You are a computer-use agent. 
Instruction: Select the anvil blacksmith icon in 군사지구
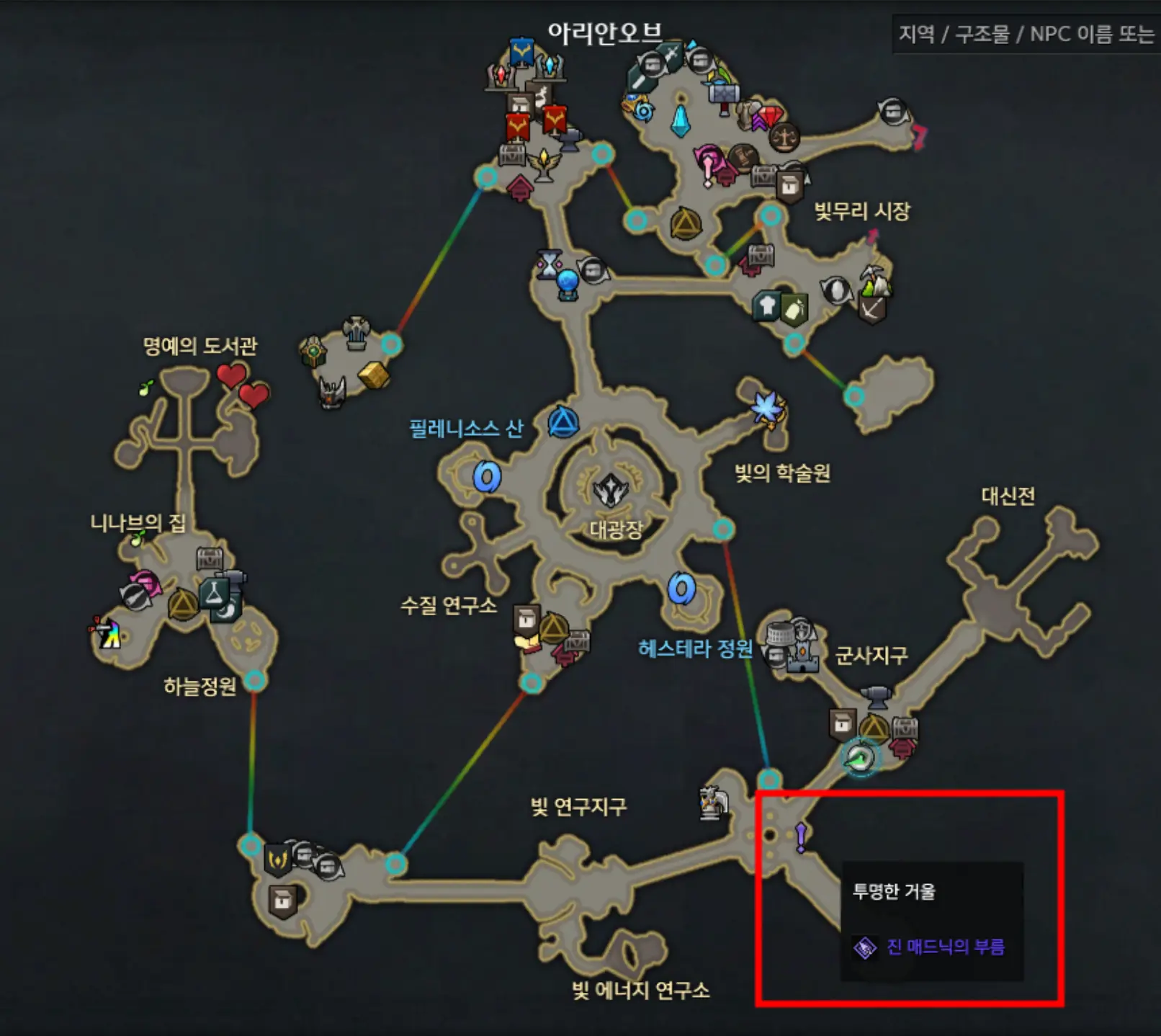875,697
